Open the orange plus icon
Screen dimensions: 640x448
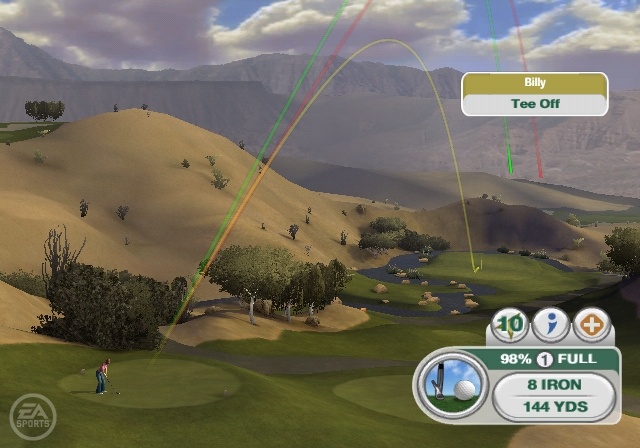pyautogui.click(x=590, y=325)
